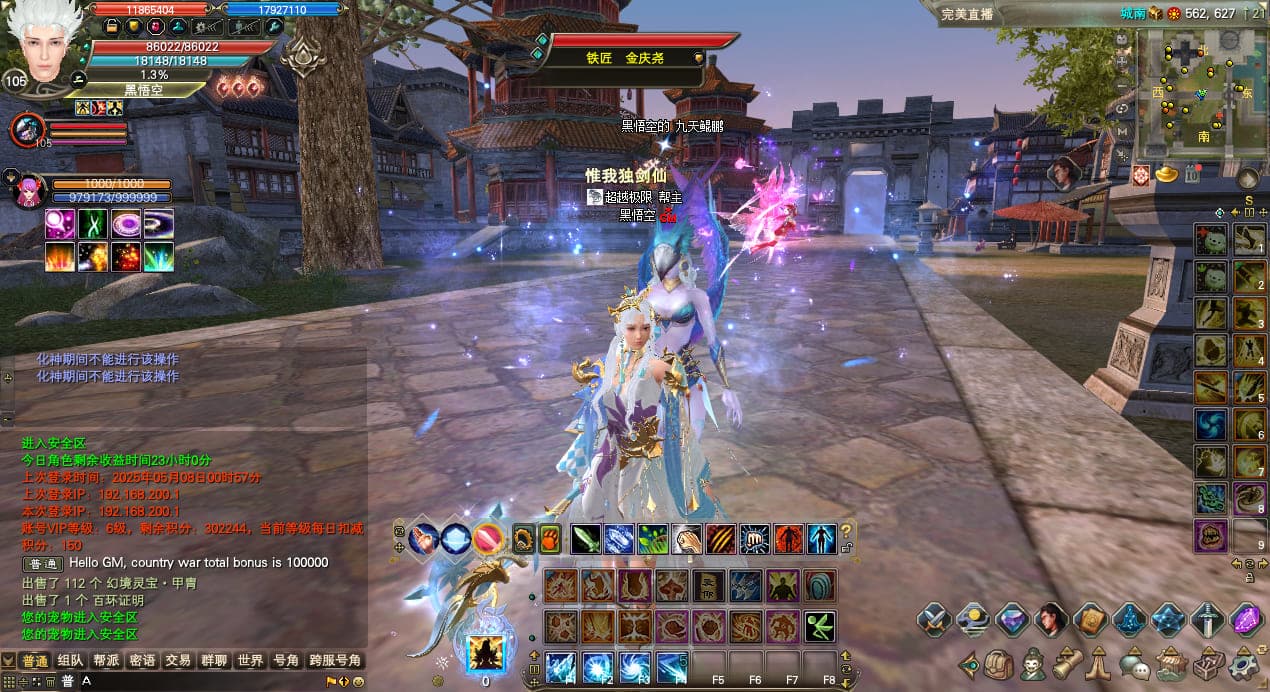Image resolution: width=1270 pixels, height=692 pixels.
Task: Activate the green fairy skill
Action: [x=820, y=626]
